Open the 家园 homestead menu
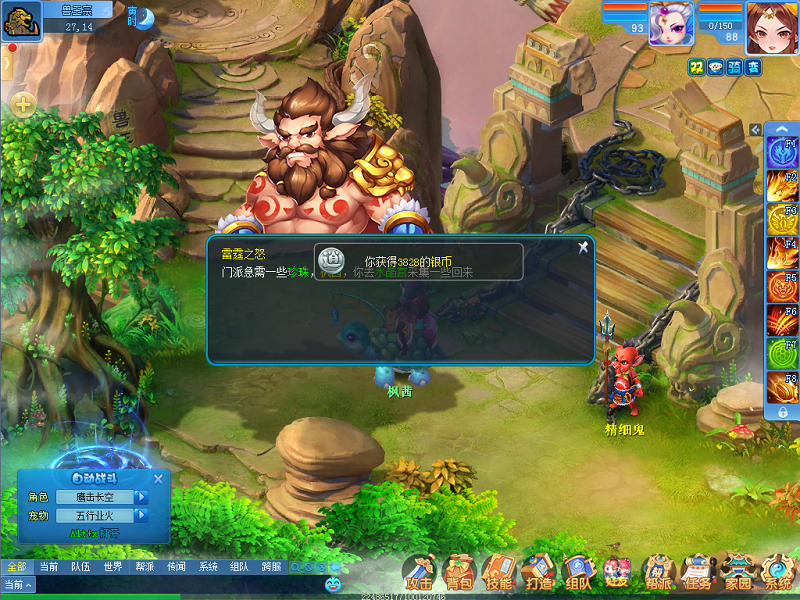The image size is (800, 600). 738,572
